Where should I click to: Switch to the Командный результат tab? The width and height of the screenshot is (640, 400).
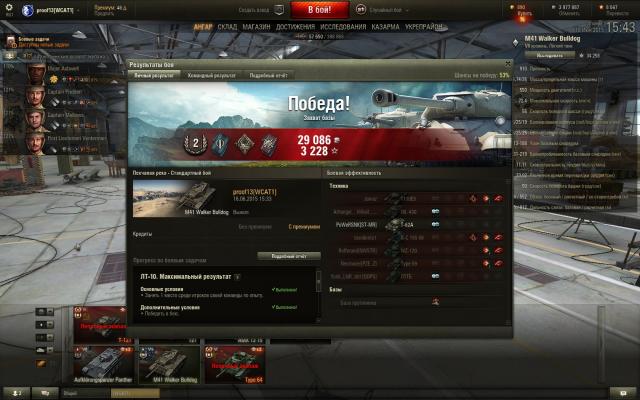click(212, 75)
